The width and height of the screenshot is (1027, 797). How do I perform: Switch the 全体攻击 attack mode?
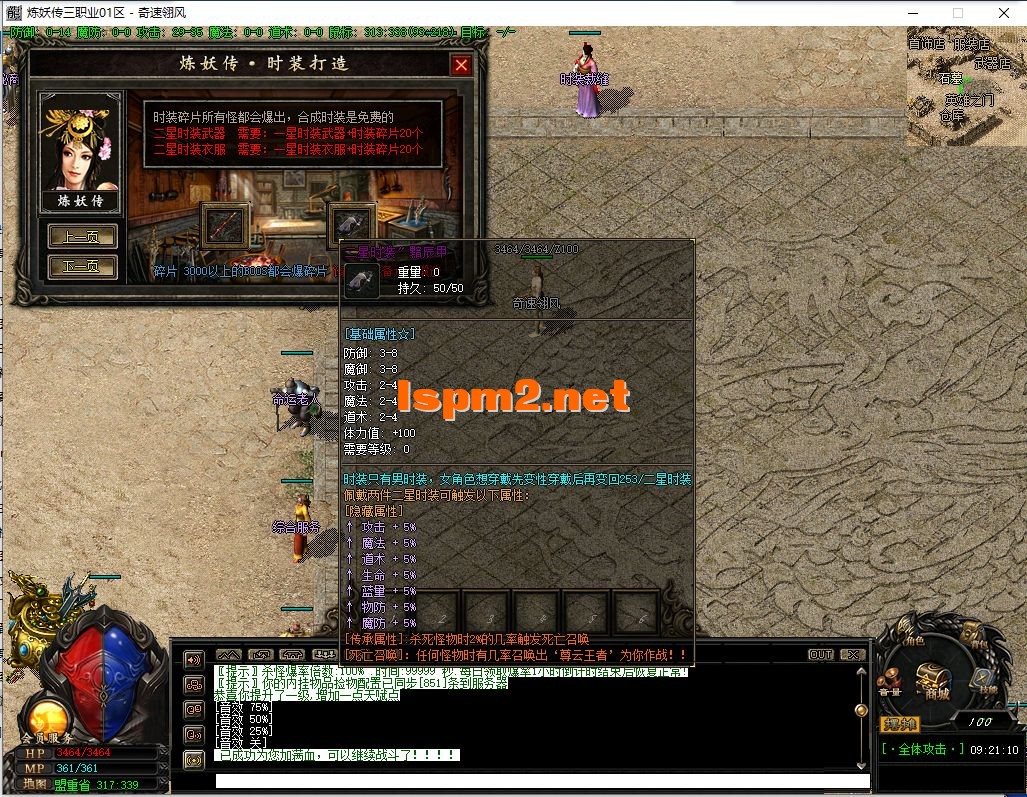click(x=925, y=749)
